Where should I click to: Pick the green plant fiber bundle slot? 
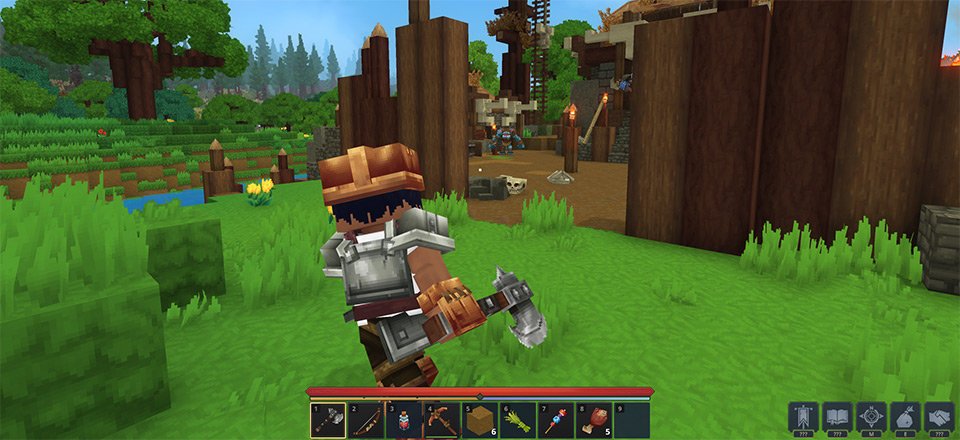click(x=517, y=420)
